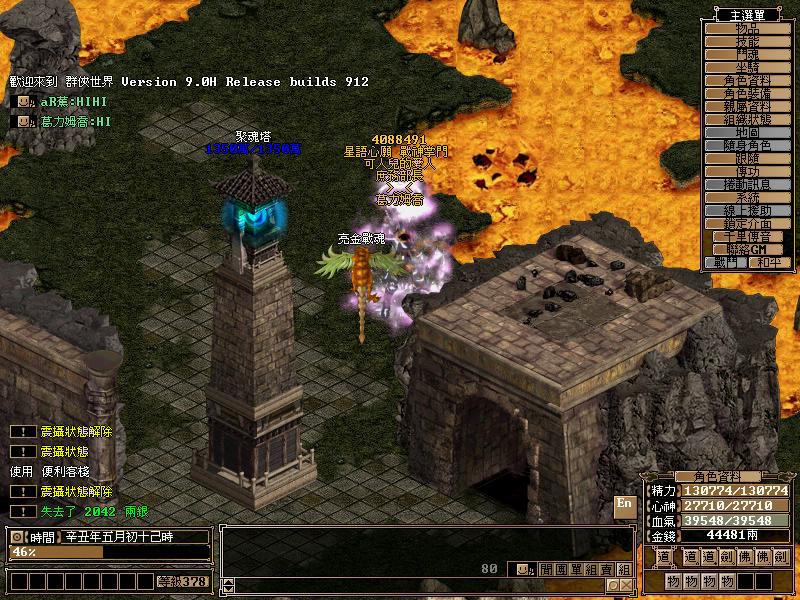The height and width of the screenshot is (600, 800).
Task: Open the 千里傳音 long-distance message entry
Action: click(x=747, y=236)
